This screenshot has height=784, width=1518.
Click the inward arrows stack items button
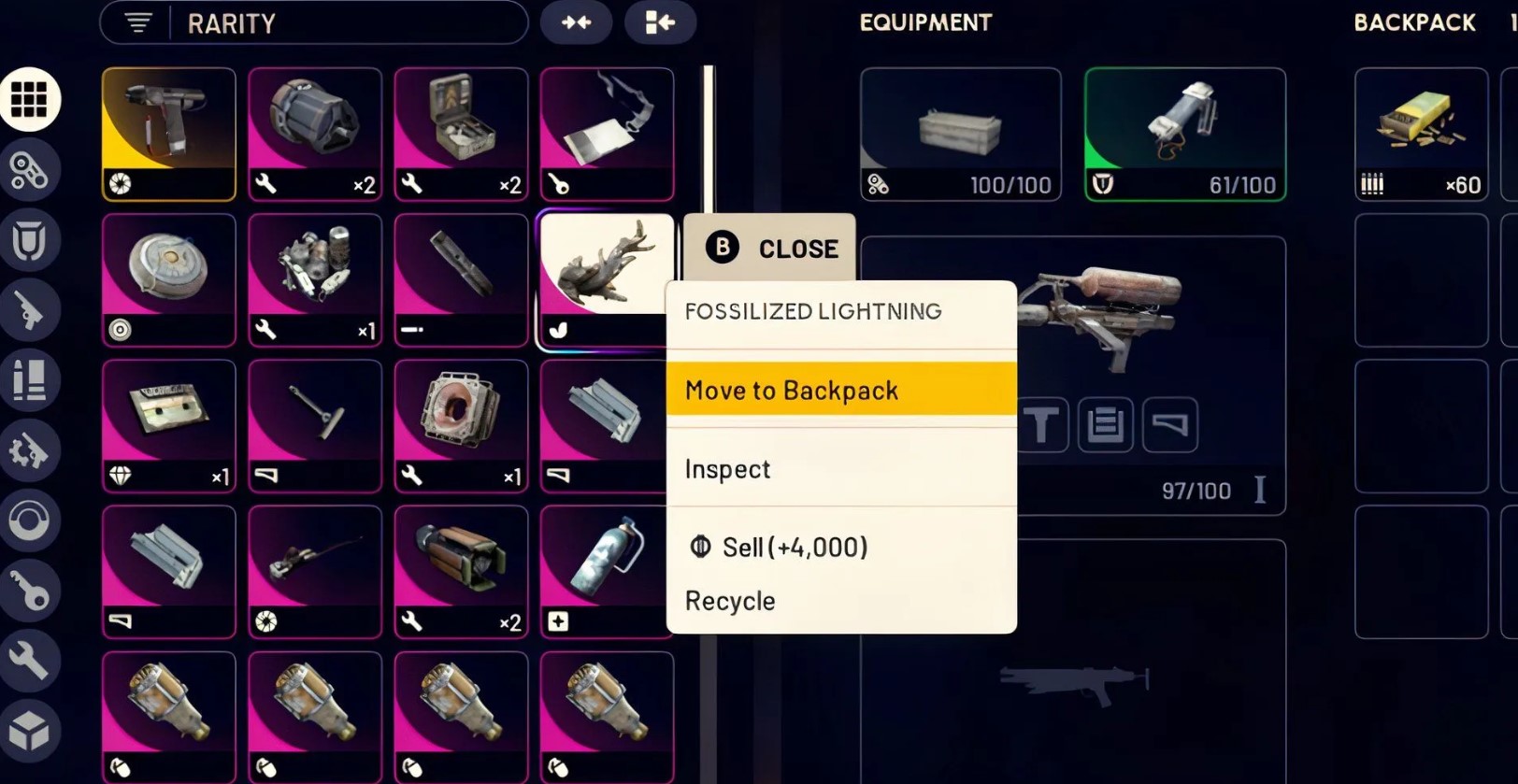pos(576,22)
